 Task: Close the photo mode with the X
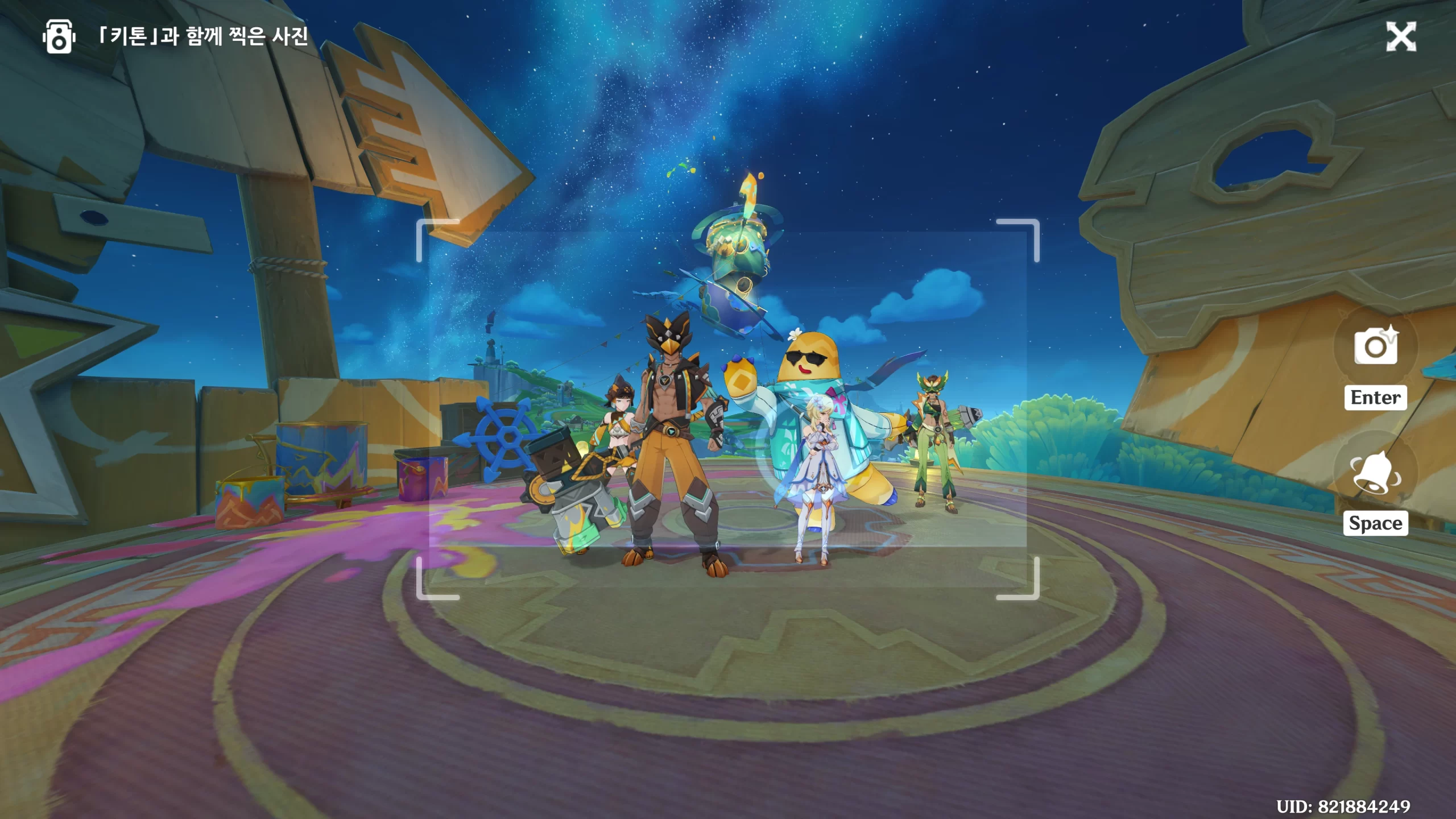[x=1401, y=38]
